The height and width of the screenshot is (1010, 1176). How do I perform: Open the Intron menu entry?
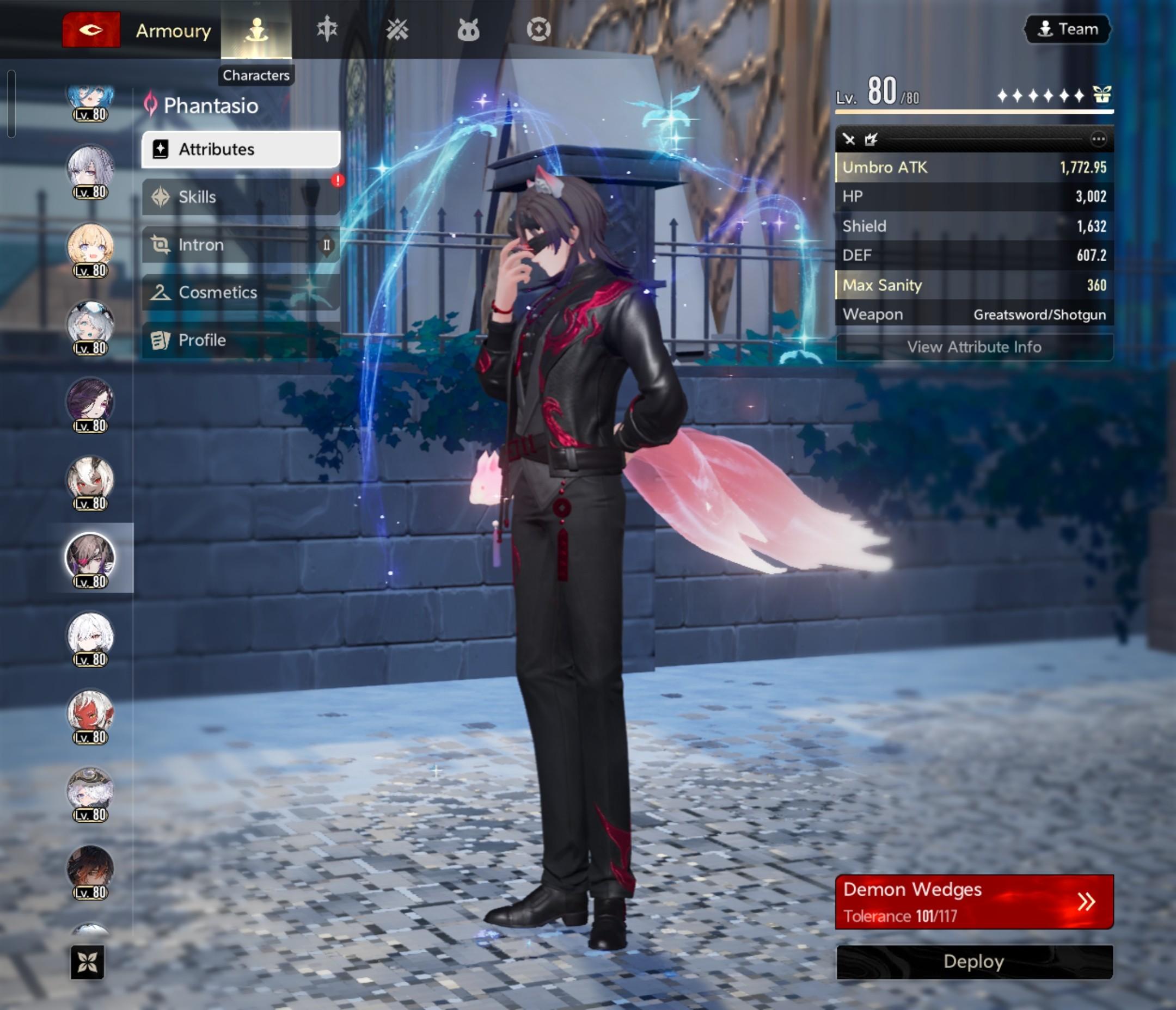point(241,244)
